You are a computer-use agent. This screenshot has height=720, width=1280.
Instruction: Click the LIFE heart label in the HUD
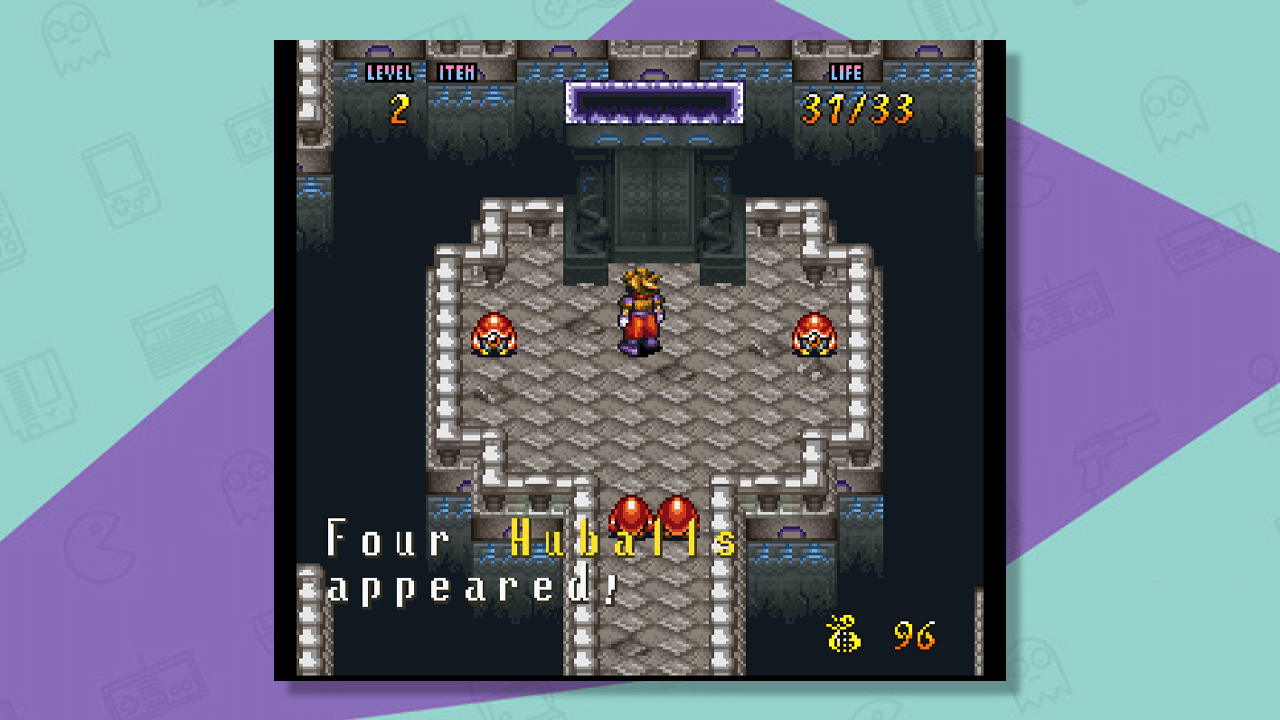(845, 72)
